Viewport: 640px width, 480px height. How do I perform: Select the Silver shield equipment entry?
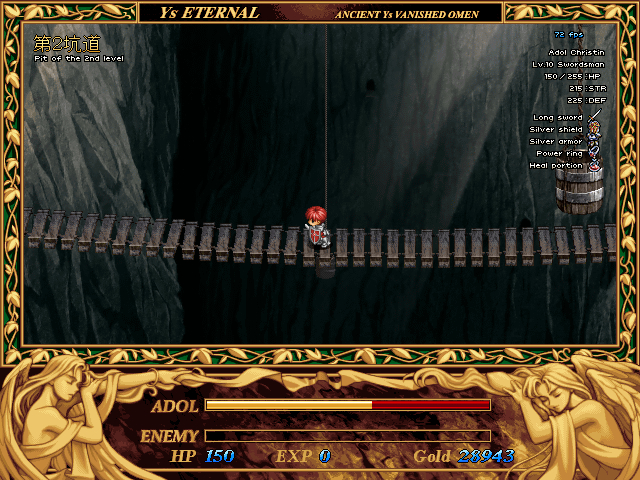click(x=557, y=130)
